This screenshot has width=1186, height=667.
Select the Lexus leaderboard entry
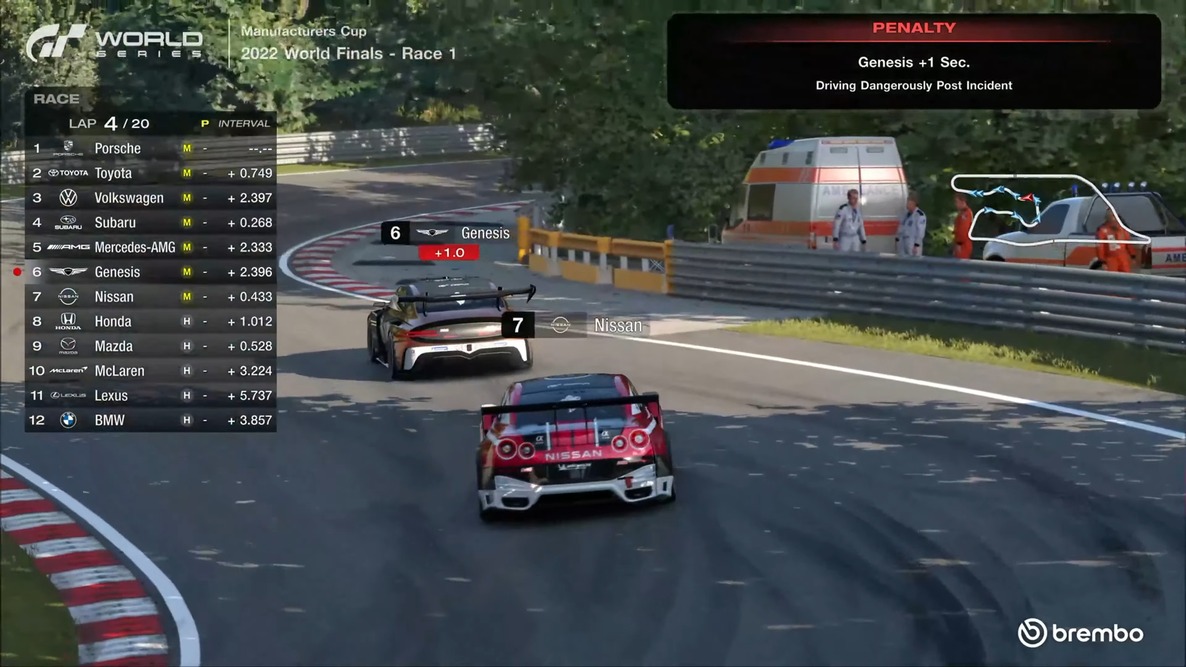coord(150,396)
